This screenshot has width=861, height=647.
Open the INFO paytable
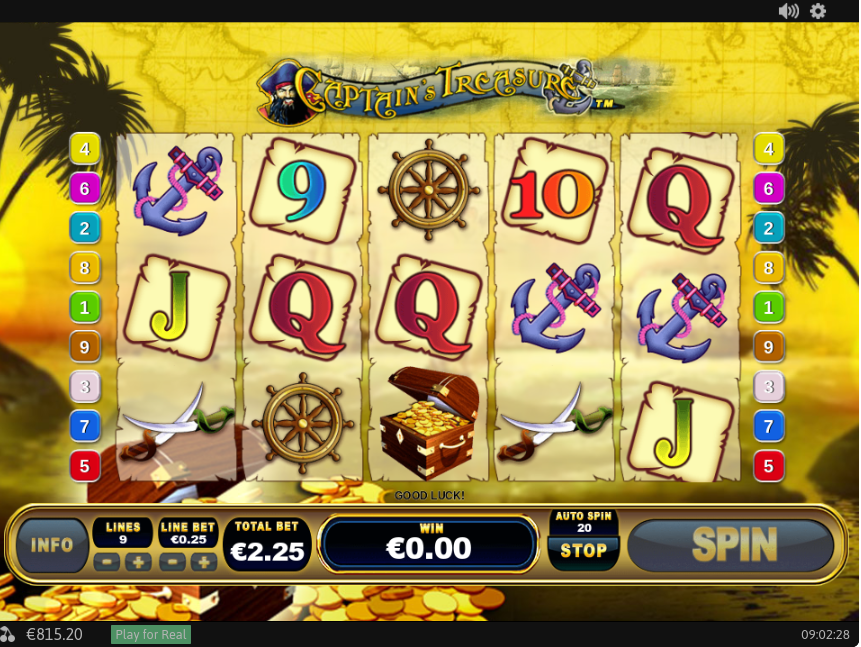pos(52,545)
